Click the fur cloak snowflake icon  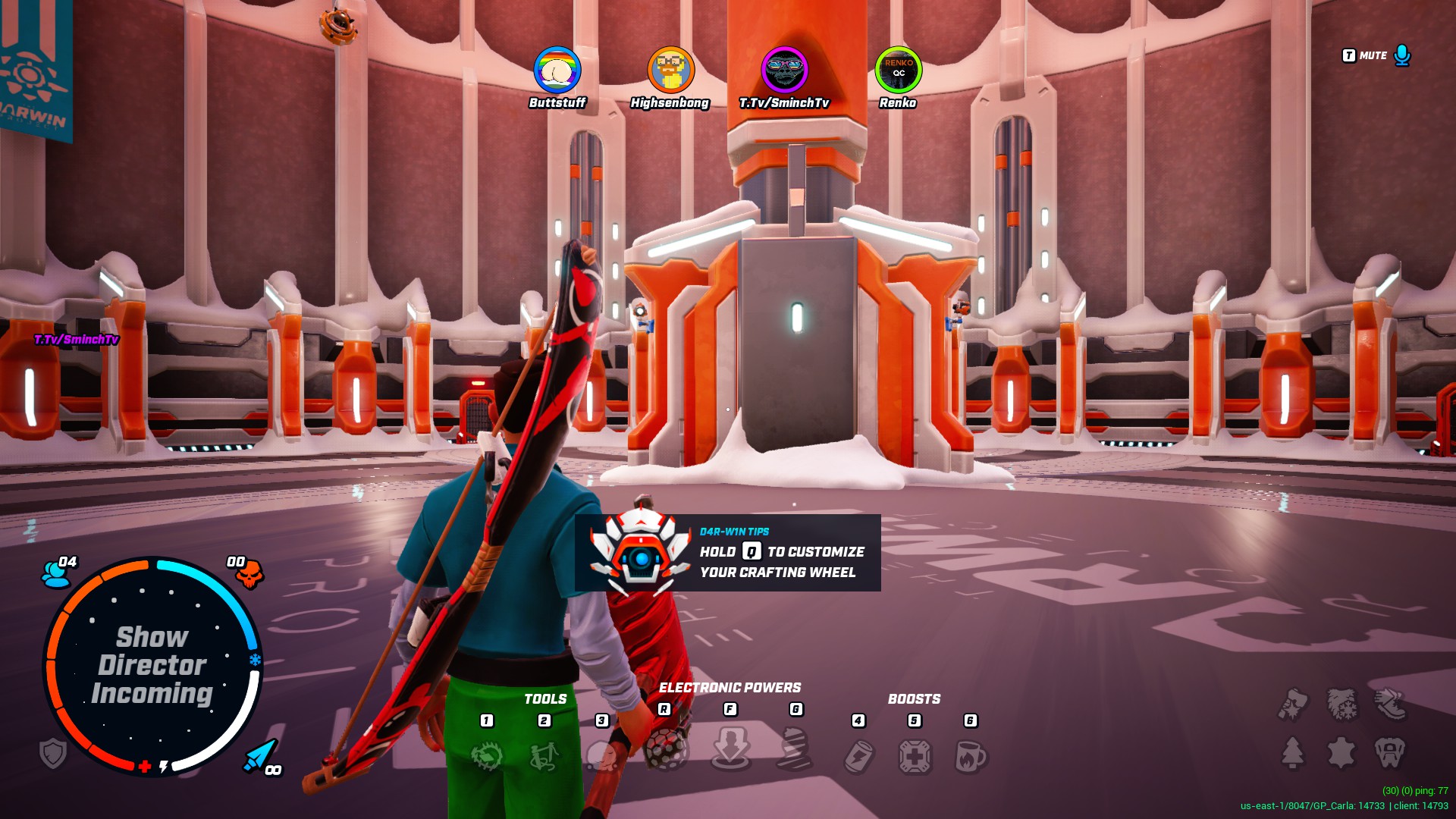pyautogui.click(x=1341, y=704)
